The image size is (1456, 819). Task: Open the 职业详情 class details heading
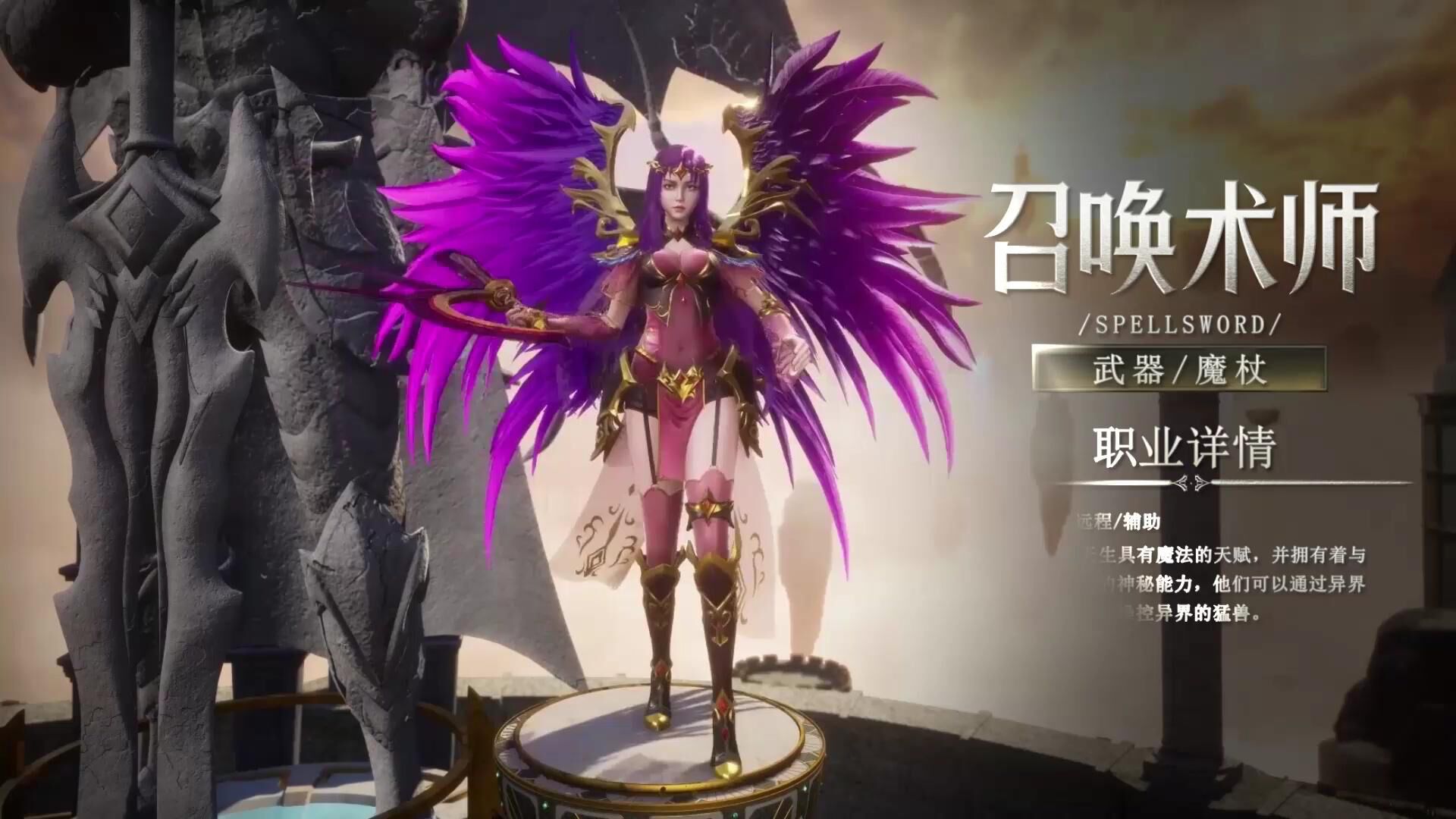pos(1184,447)
